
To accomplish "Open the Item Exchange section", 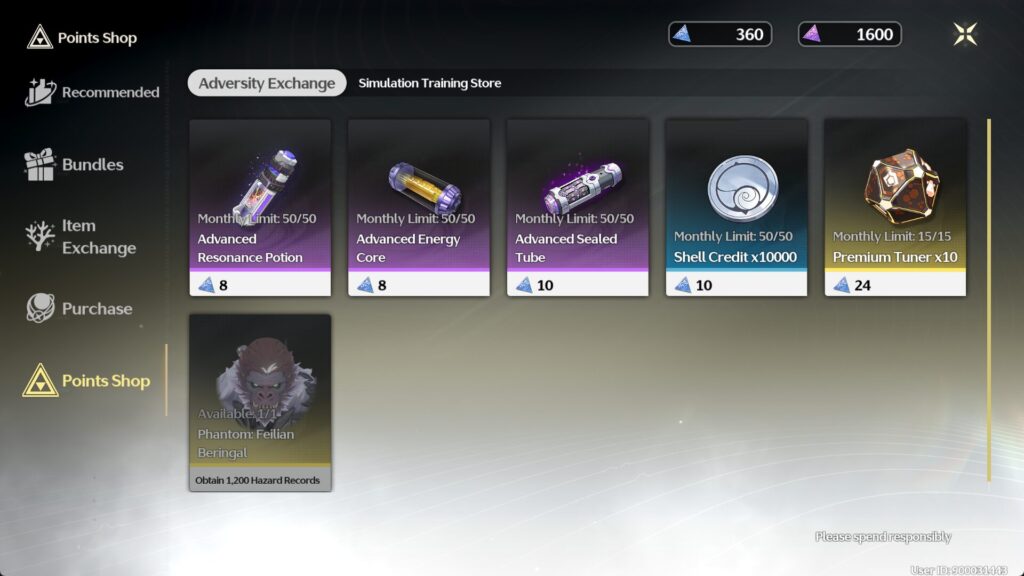I will coord(80,237).
